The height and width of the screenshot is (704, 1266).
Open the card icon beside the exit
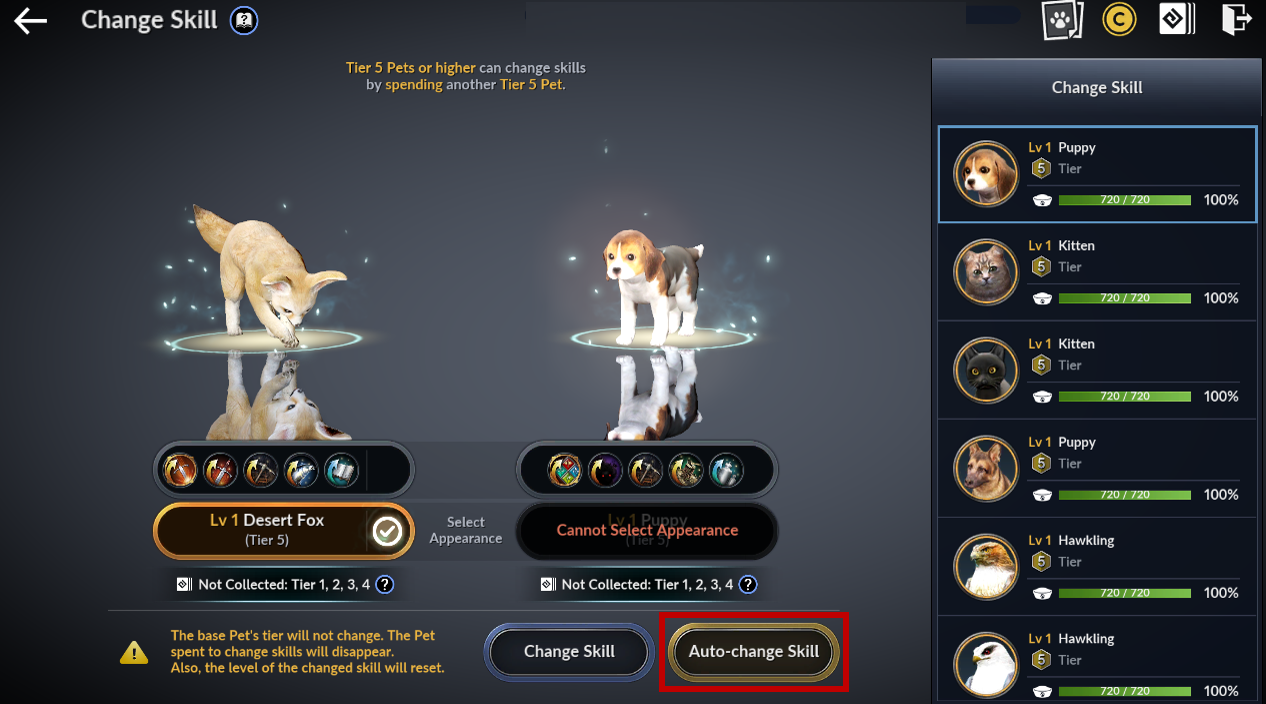click(1177, 20)
